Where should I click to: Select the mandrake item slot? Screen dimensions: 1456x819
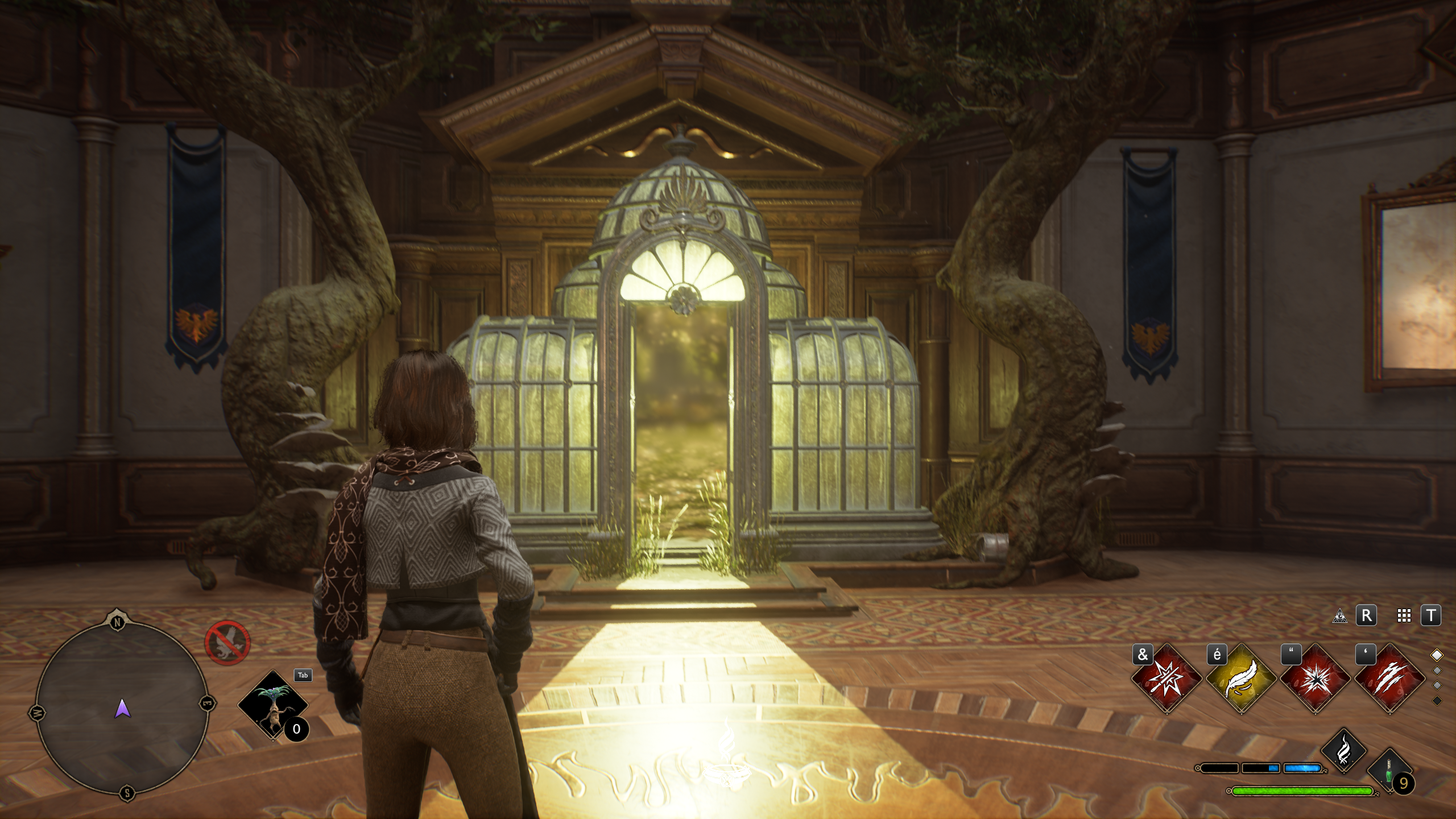[x=272, y=705]
